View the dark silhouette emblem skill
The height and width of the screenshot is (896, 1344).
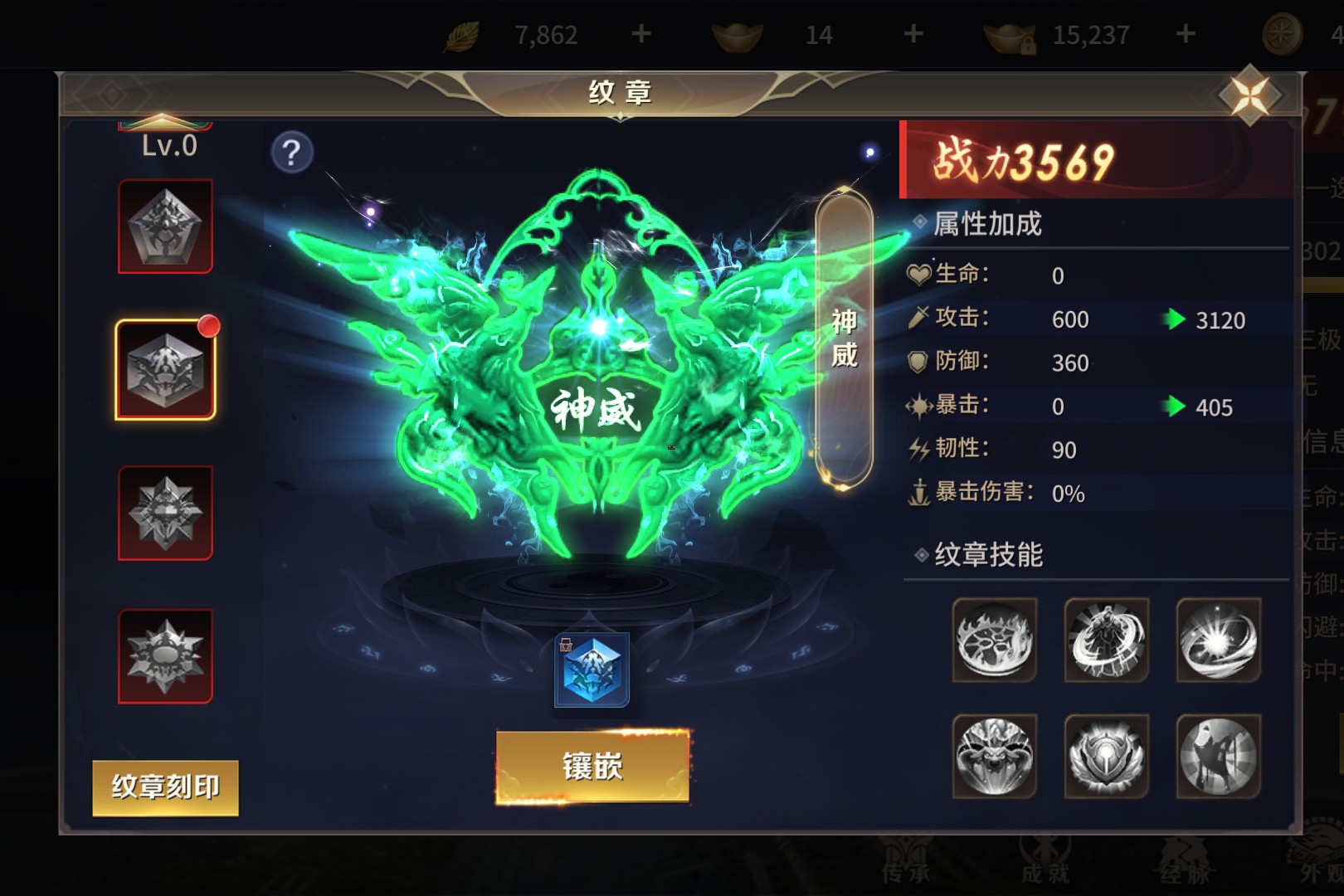pos(1218,756)
